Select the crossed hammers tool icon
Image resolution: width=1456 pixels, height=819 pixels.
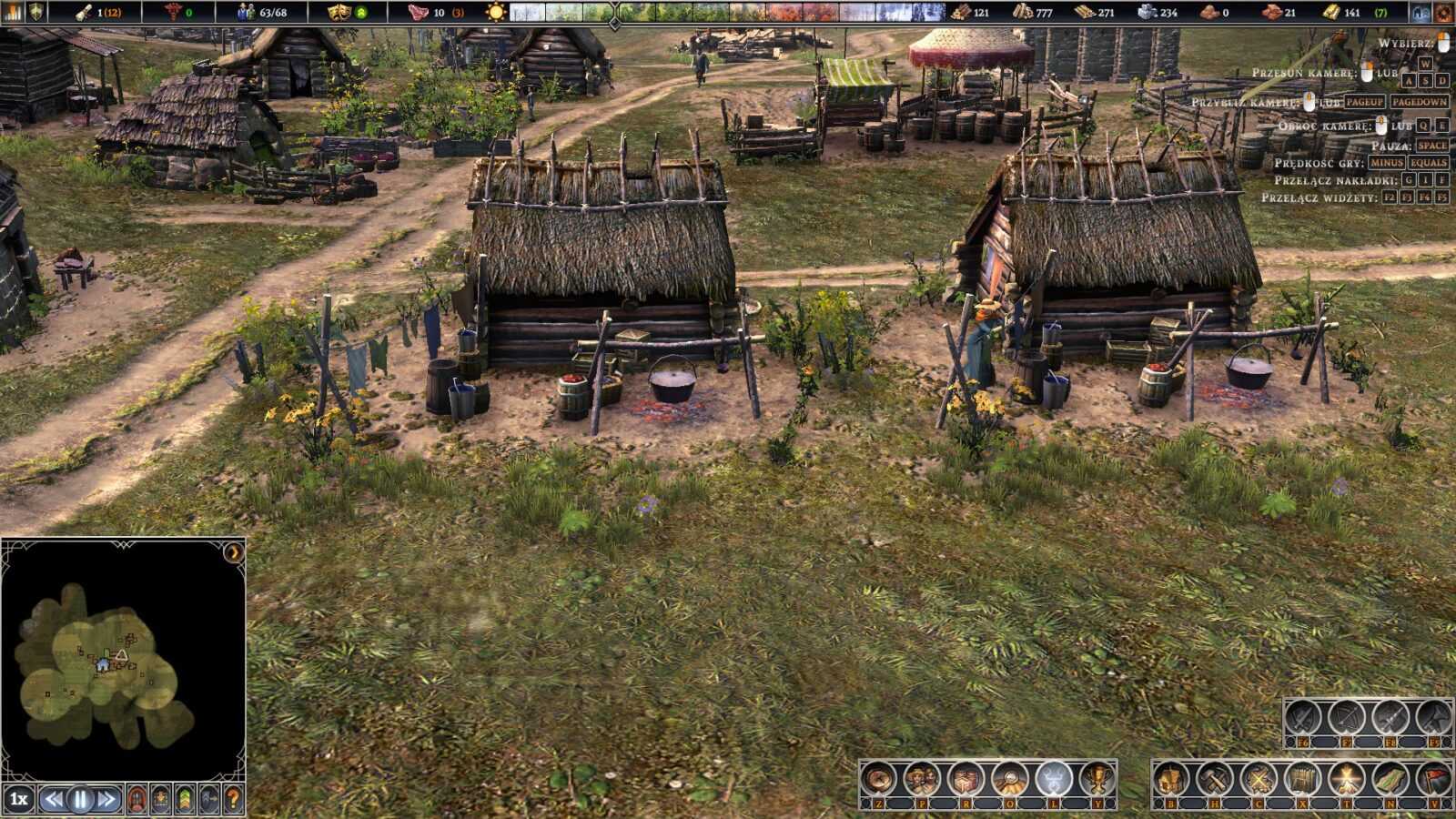pyautogui.click(x=1215, y=780)
